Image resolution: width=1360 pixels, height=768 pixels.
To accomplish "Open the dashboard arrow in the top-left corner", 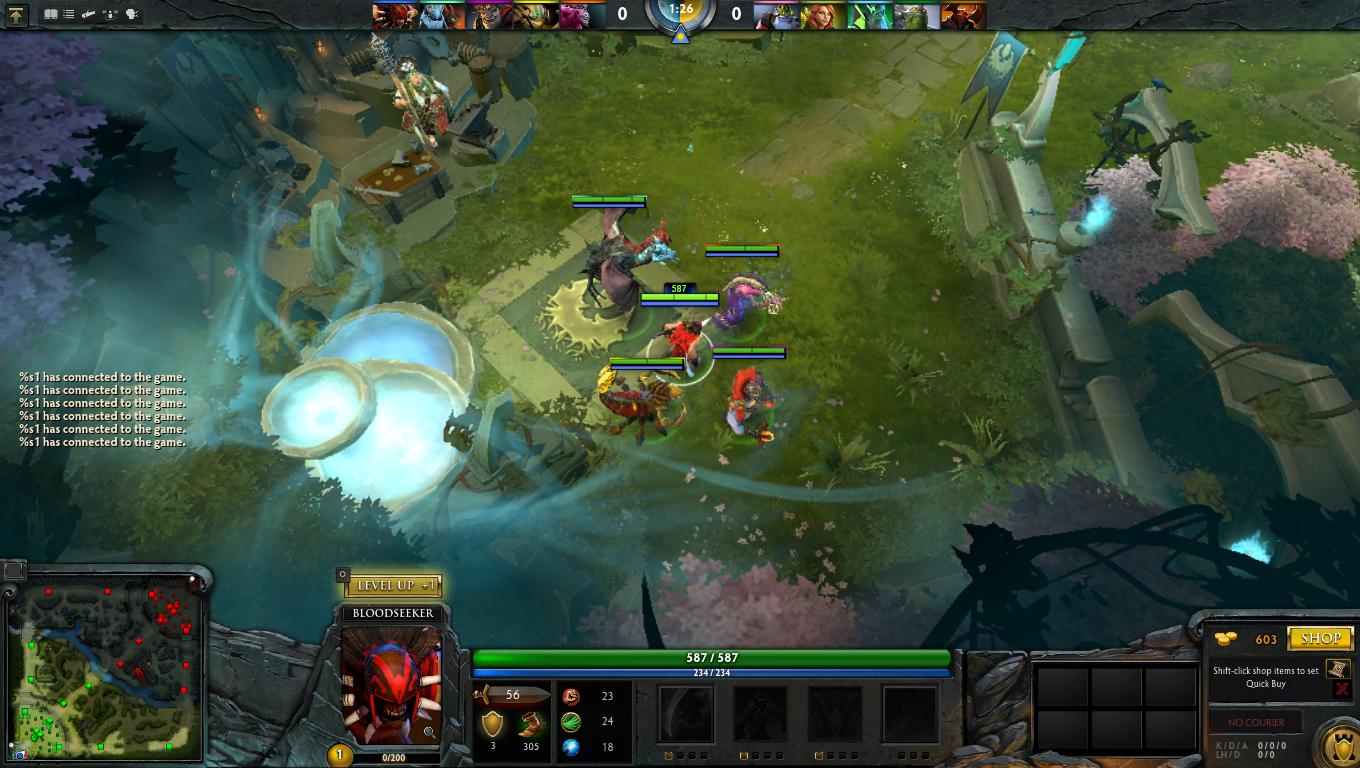I will [x=15, y=14].
